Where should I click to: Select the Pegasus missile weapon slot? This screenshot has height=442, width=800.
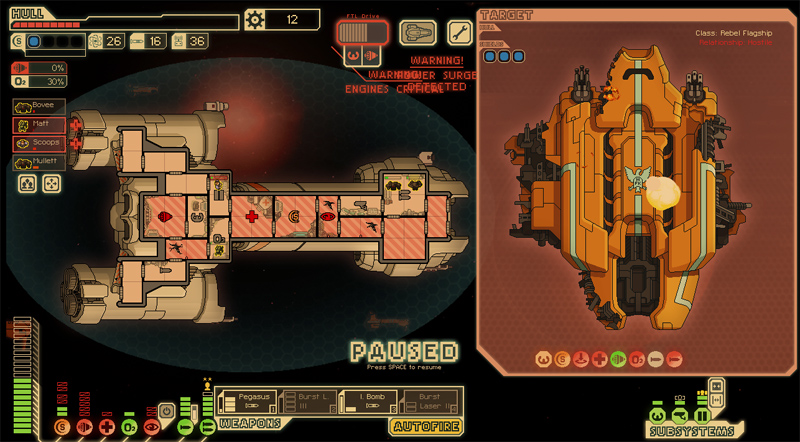click(x=246, y=402)
